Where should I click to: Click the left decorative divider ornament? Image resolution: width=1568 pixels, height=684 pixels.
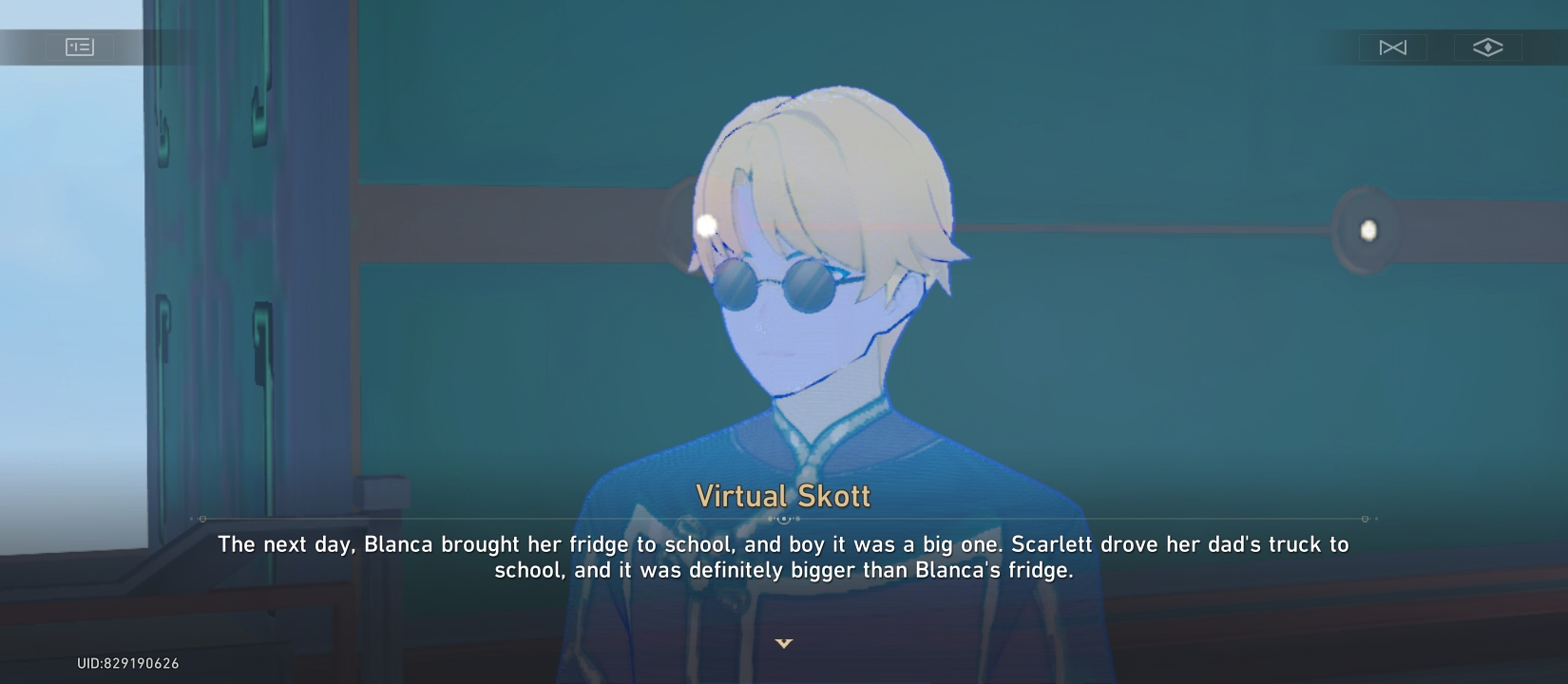201,520
